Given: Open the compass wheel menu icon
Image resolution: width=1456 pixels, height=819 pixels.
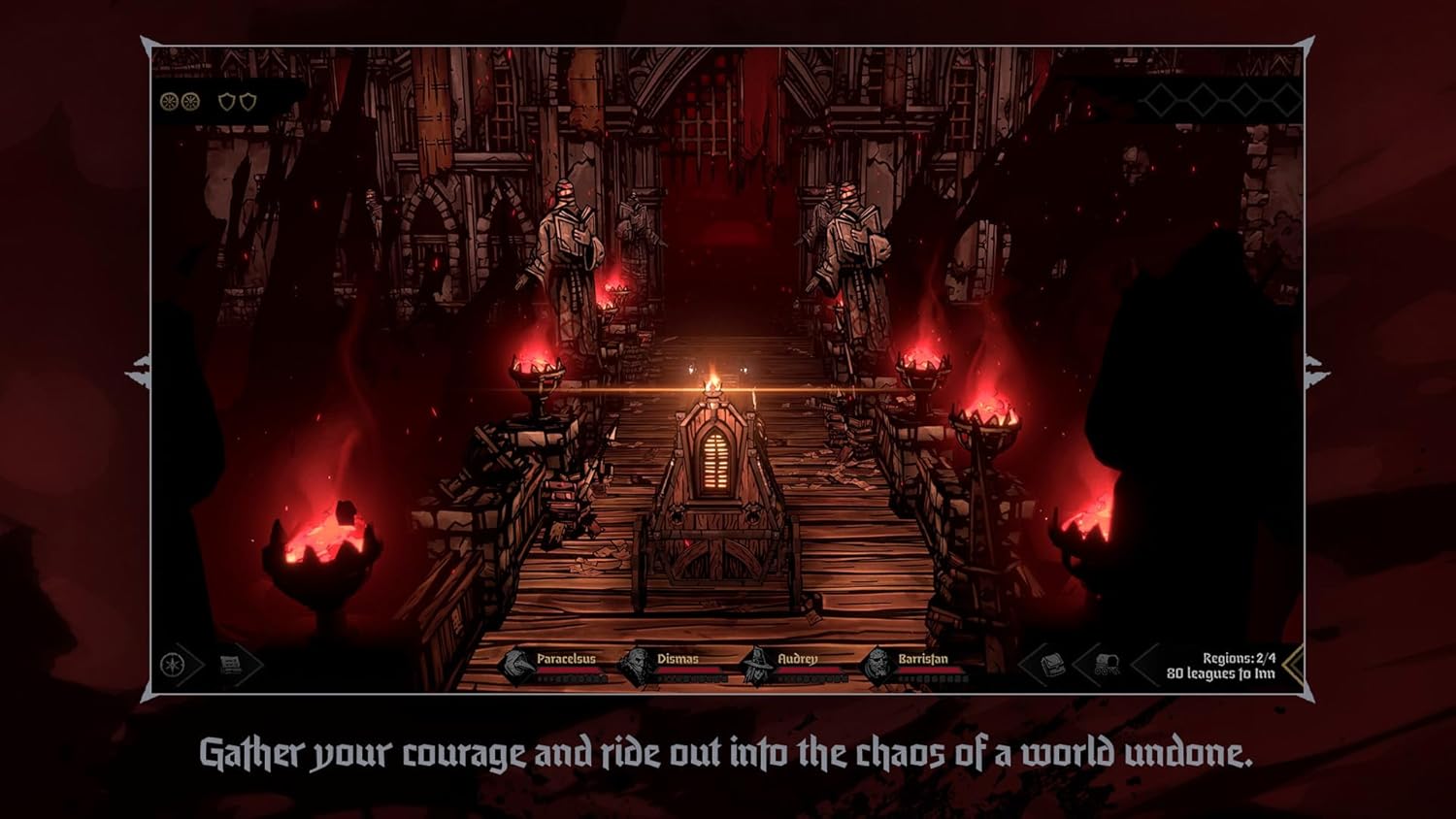Looking at the screenshot, I should pos(173,666).
